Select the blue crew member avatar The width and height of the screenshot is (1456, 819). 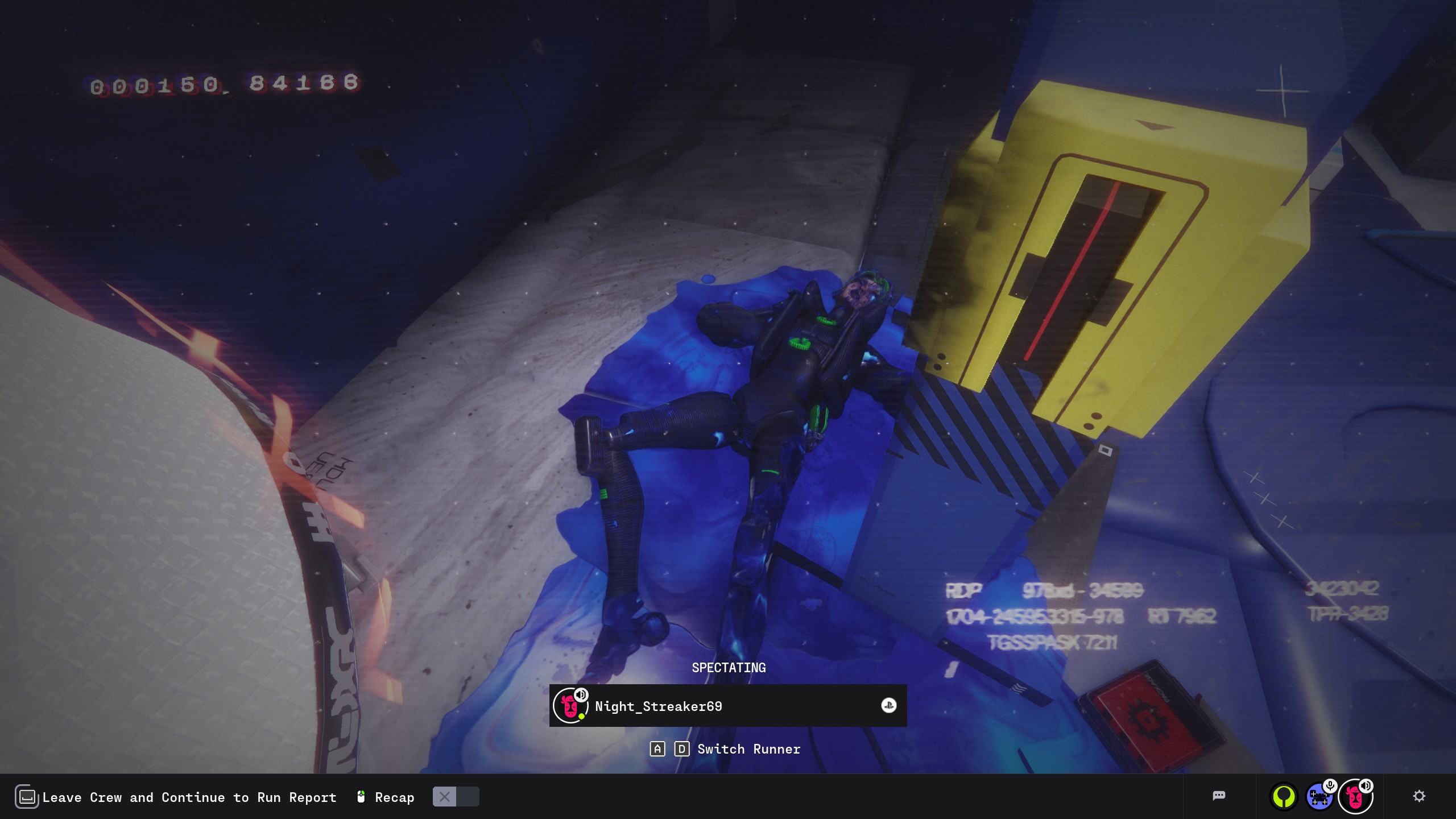click(1319, 796)
